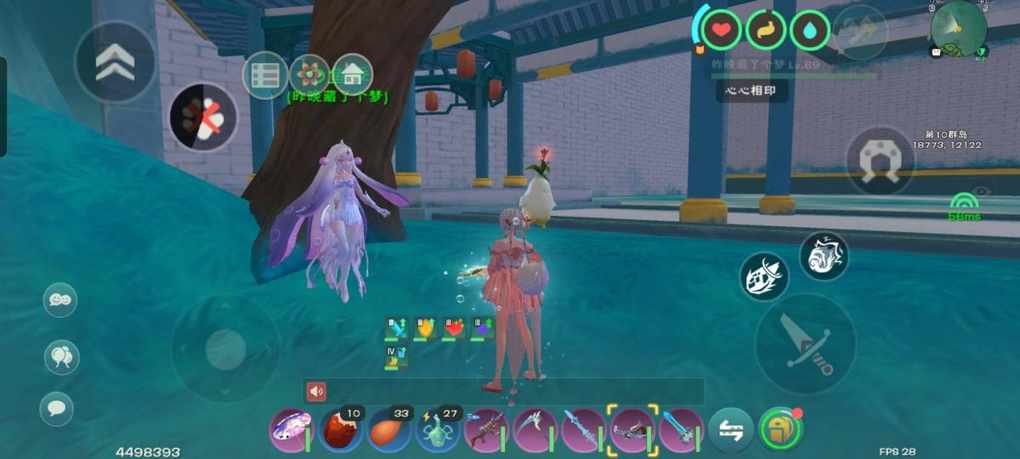The image size is (1020, 459).
Task: Toggle the crossed-out paw print button
Action: [x=205, y=117]
